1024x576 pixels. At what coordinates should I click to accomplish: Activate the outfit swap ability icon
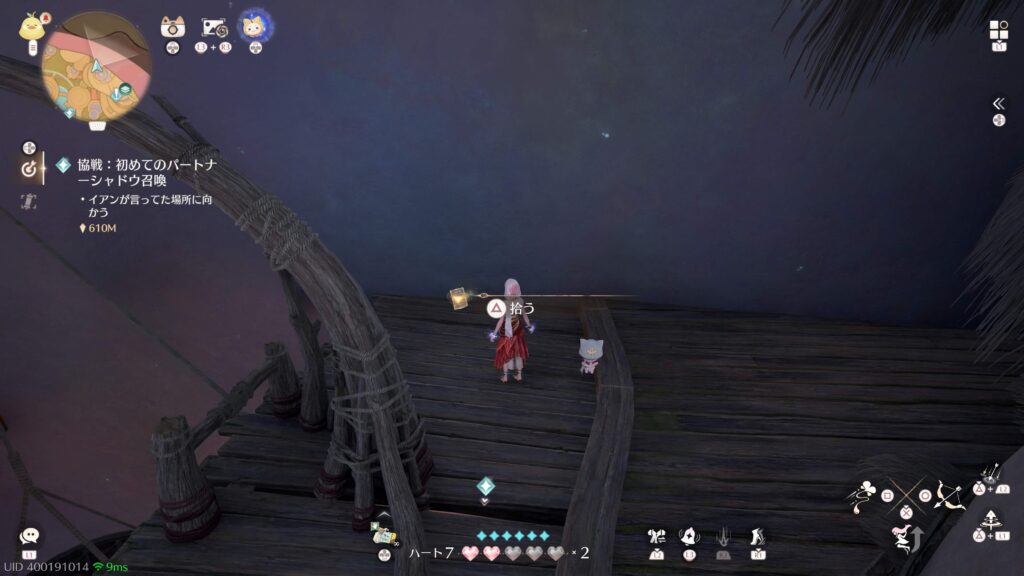657,537
